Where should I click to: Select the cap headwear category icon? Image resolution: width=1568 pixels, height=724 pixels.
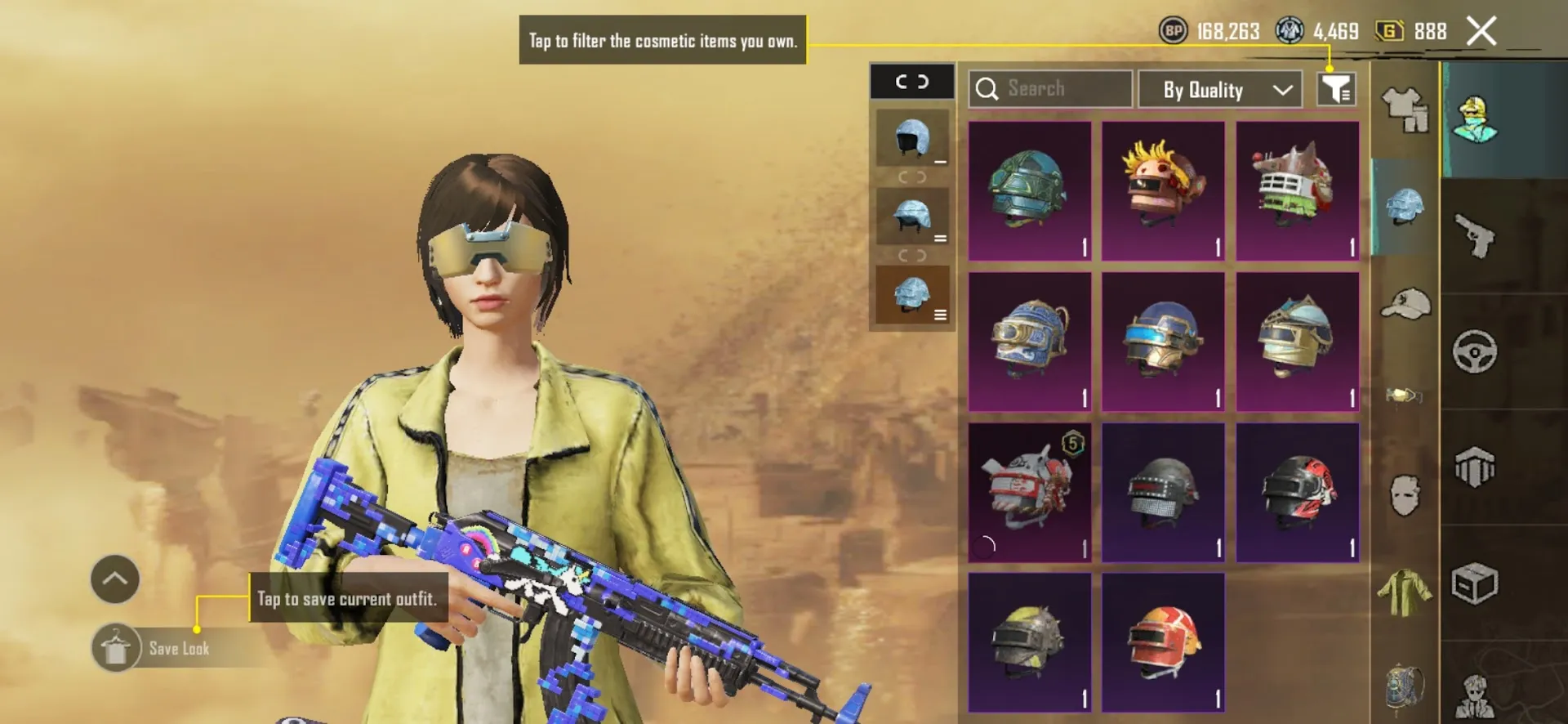click(1405, 303)
